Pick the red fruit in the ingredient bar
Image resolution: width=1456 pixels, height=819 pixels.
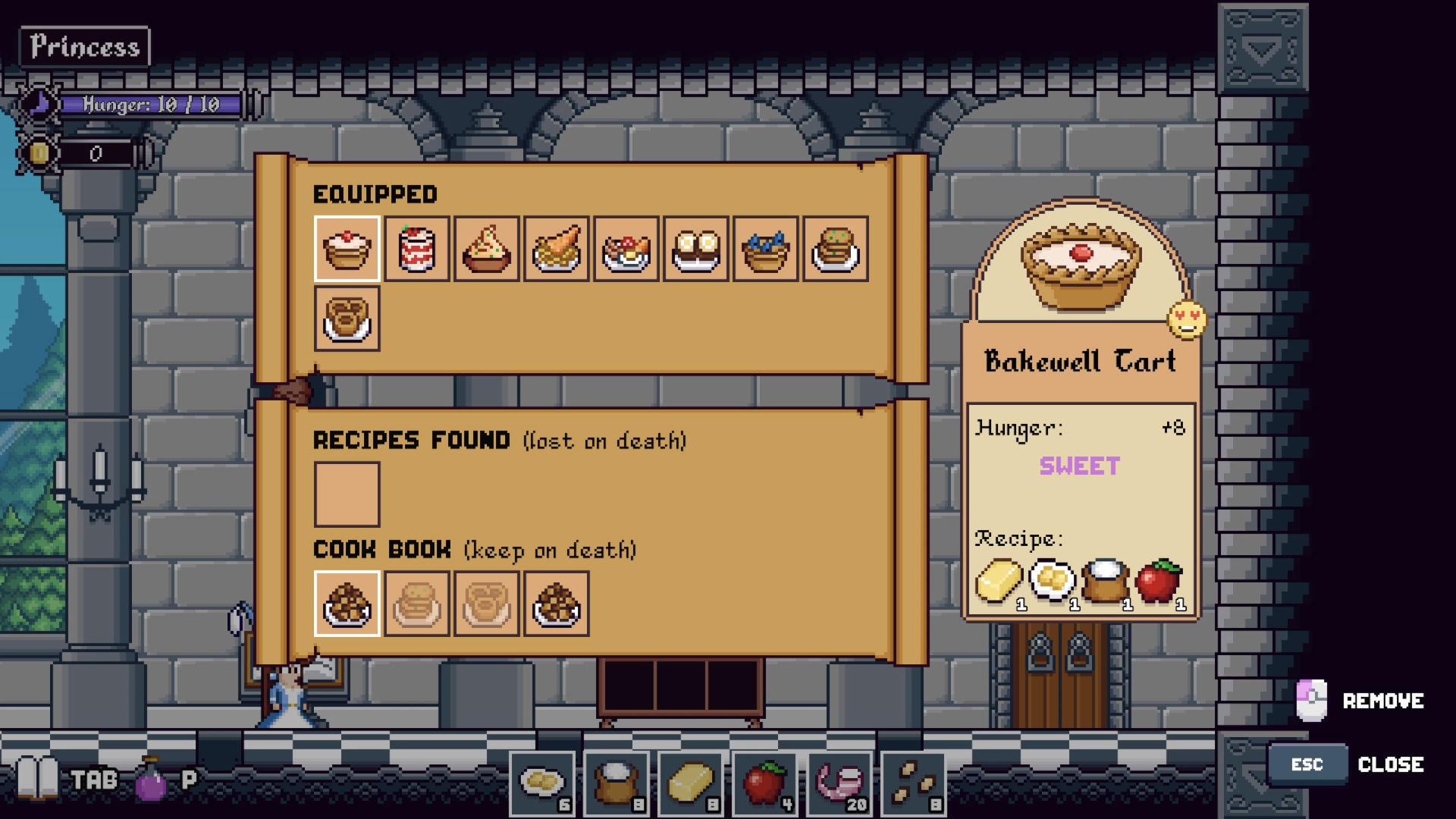coord(764,783)
